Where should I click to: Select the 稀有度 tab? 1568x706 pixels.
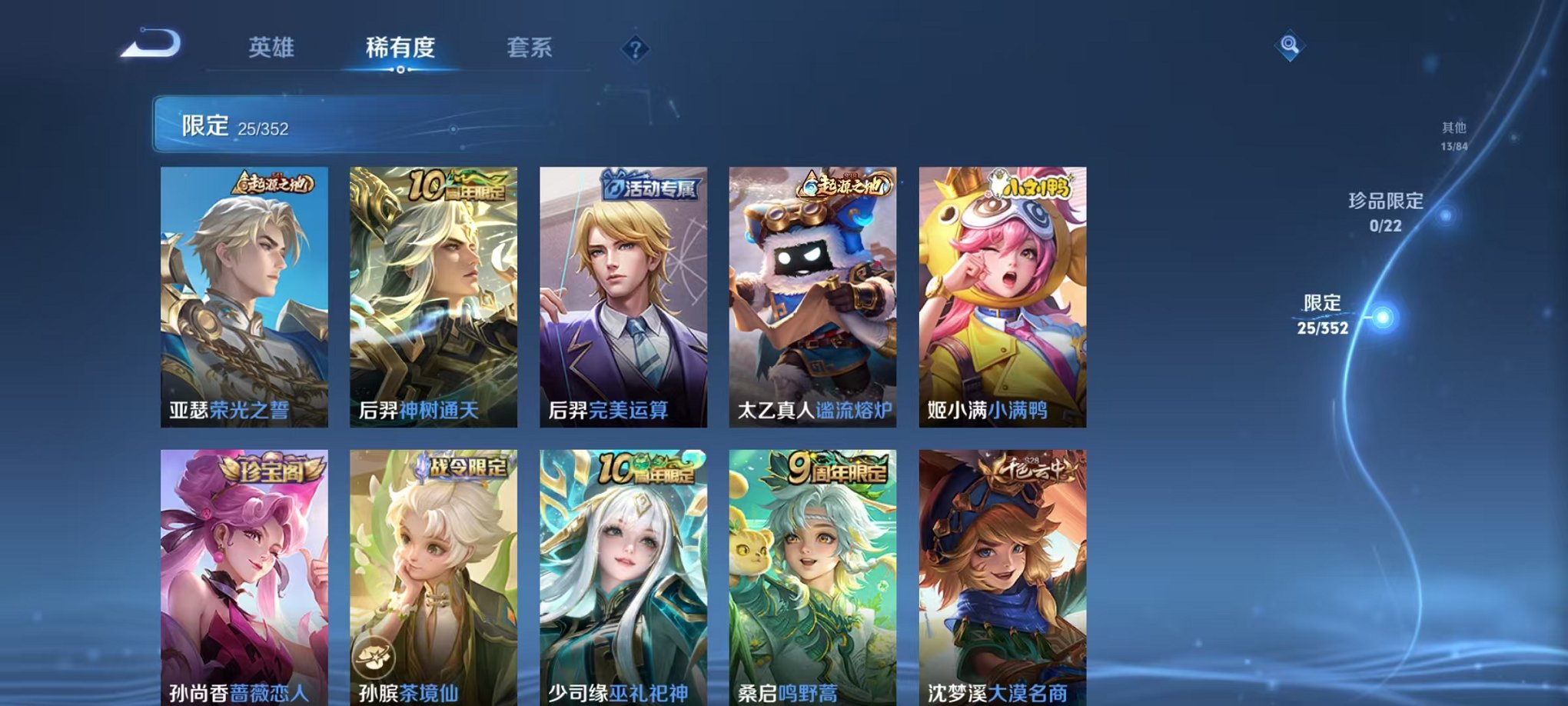398,46
